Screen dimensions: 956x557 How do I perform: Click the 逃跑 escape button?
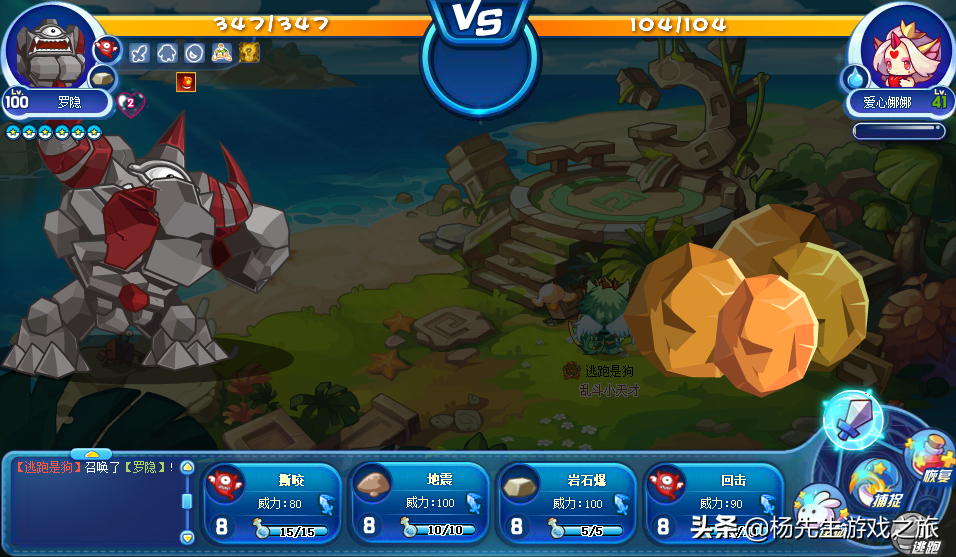click(x=925, y=540)
